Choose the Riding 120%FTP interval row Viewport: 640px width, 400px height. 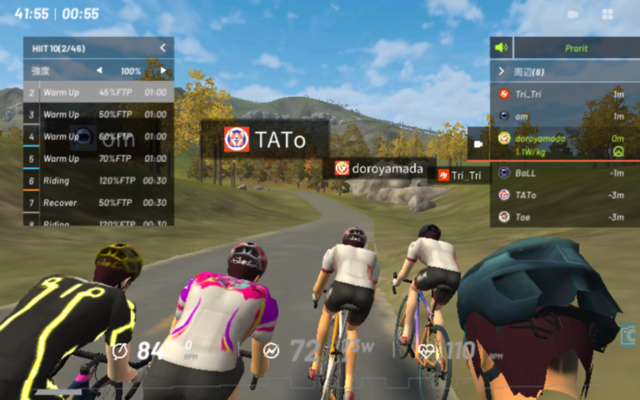click(98, 180)
